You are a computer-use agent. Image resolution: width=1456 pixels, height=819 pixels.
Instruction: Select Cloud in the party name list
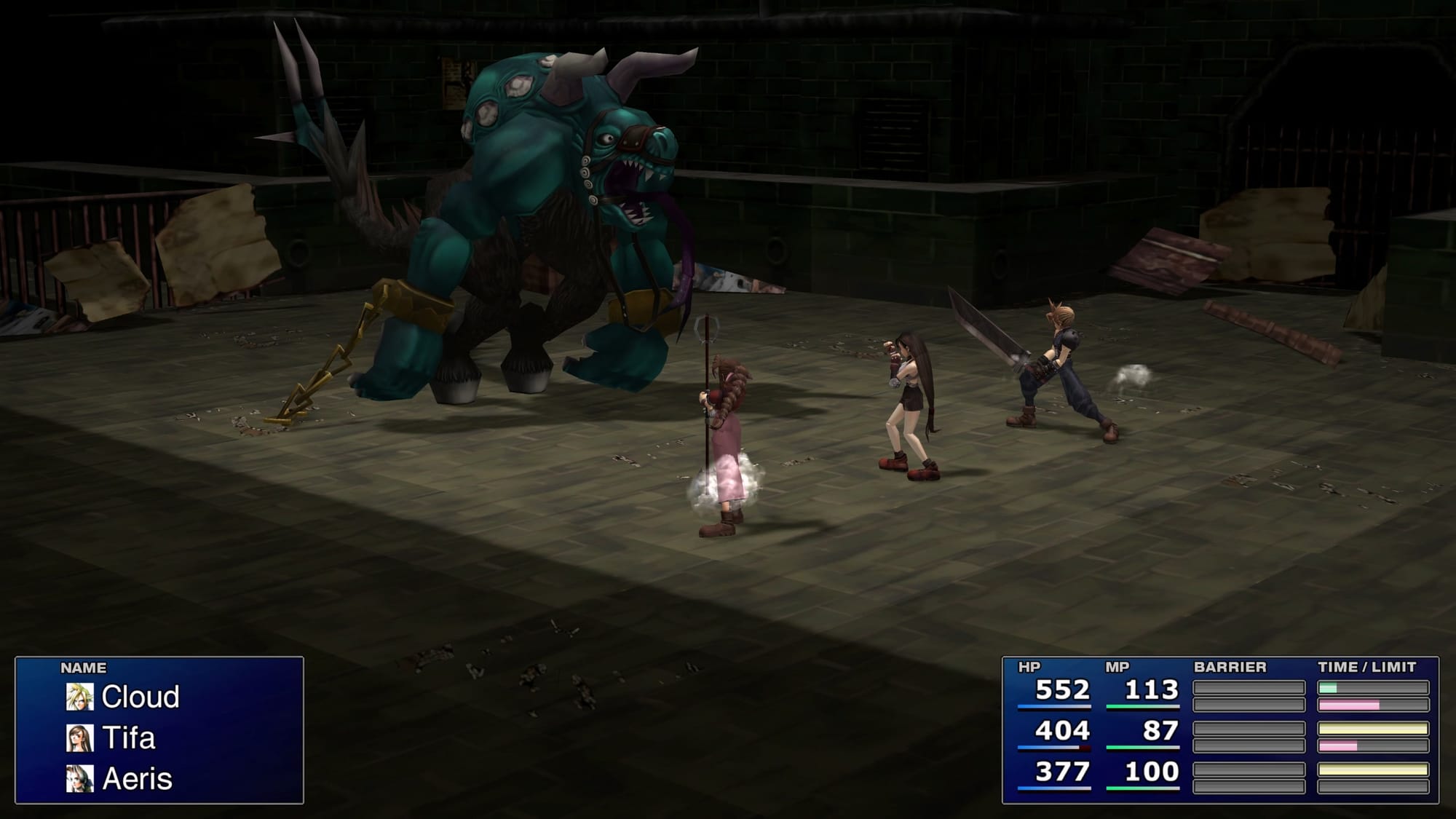tap(140, 697)
